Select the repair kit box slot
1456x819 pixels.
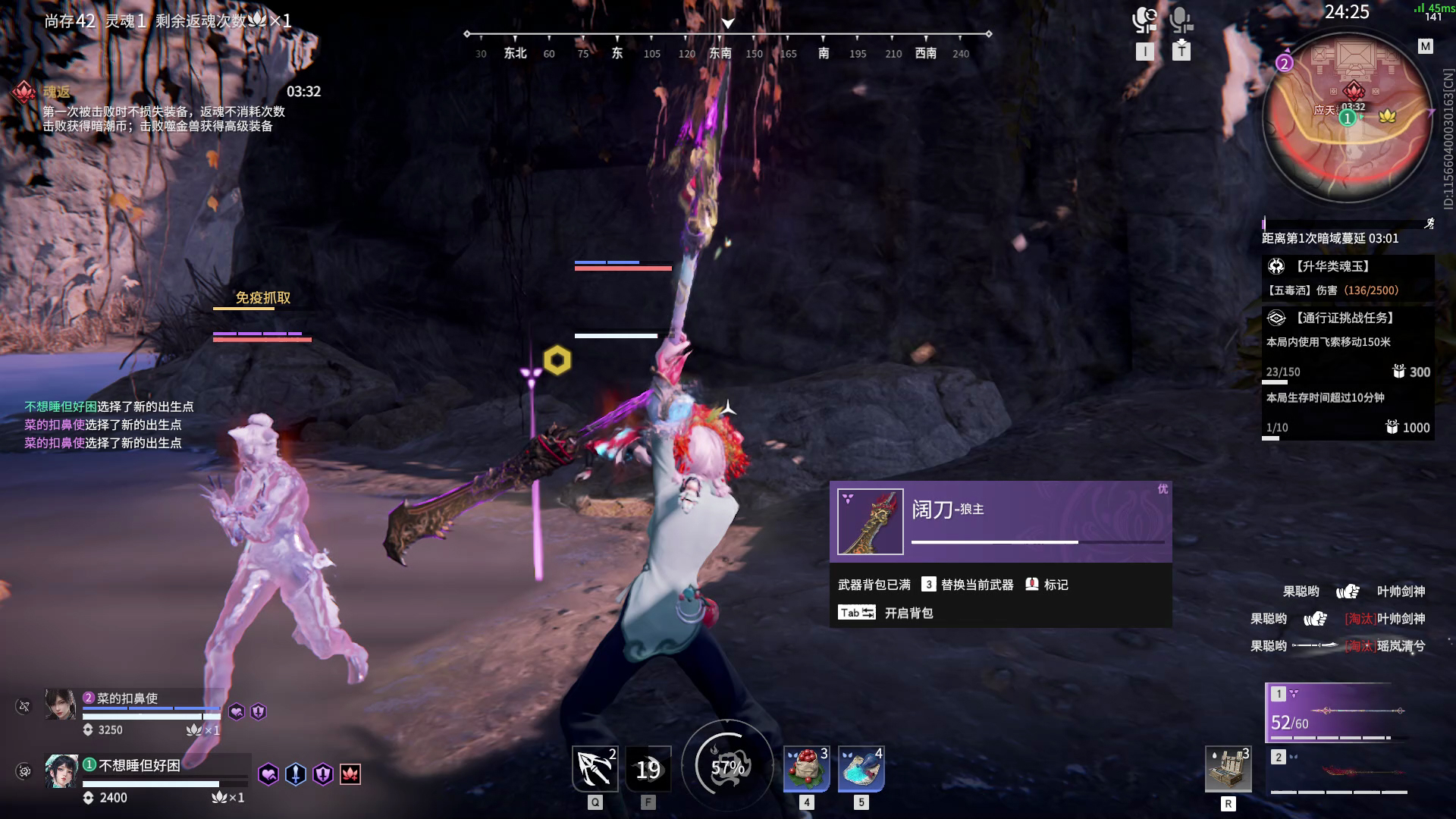click(x=1228, y=770)
